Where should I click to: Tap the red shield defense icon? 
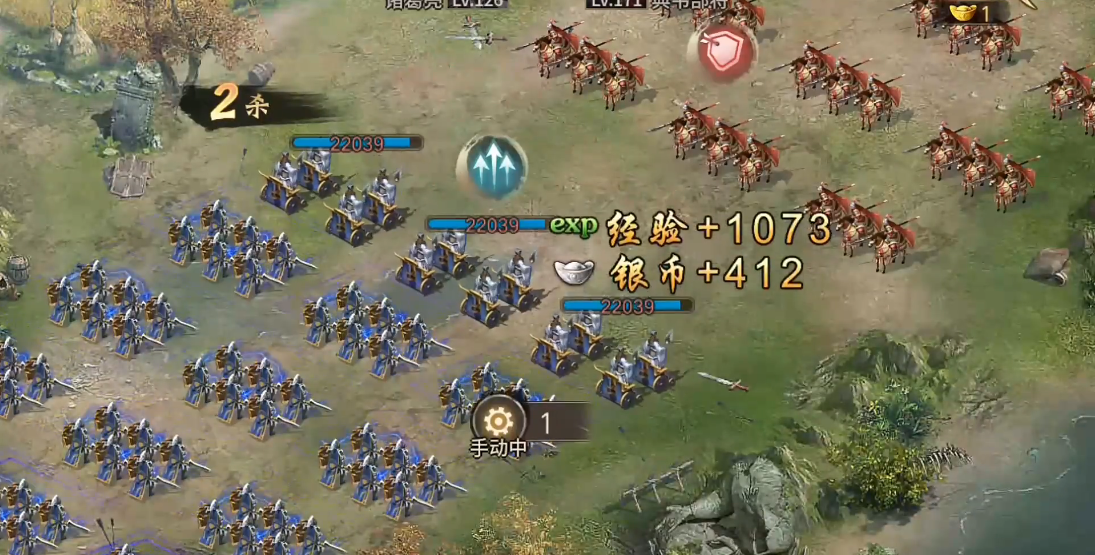722,51
